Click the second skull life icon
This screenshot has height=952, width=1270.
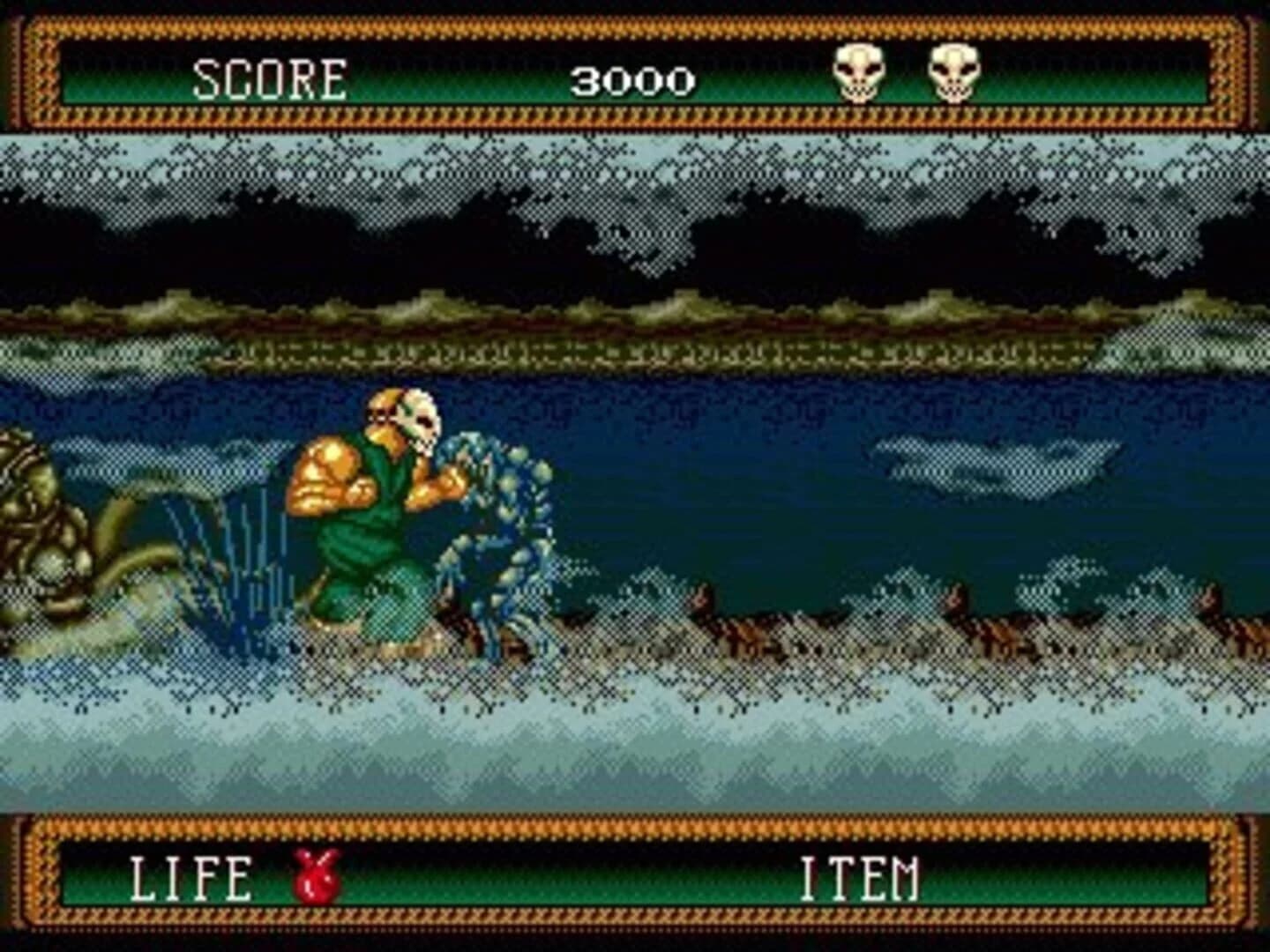[x=952, y=75]
